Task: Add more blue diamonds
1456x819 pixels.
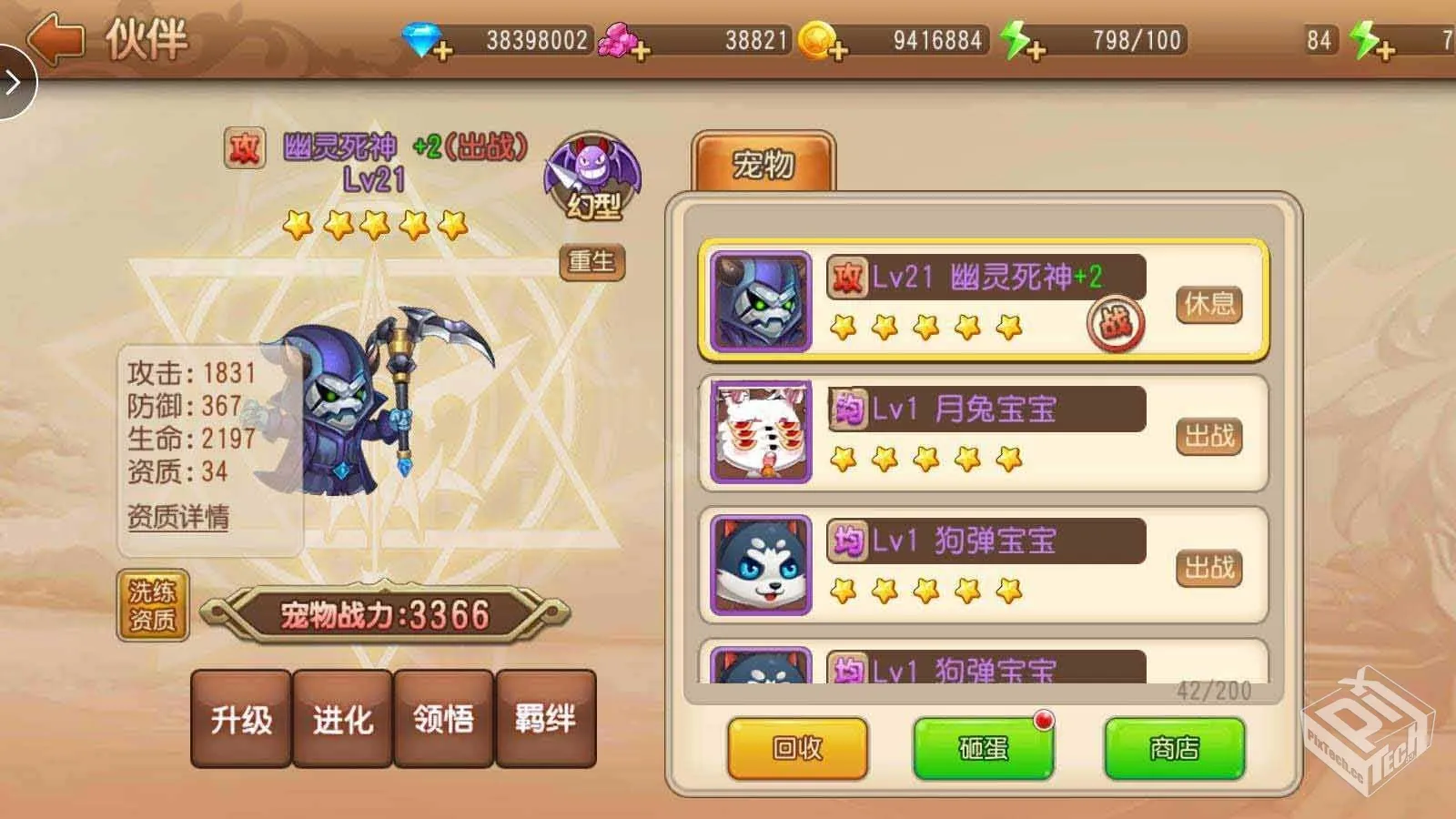Action: 442,50
